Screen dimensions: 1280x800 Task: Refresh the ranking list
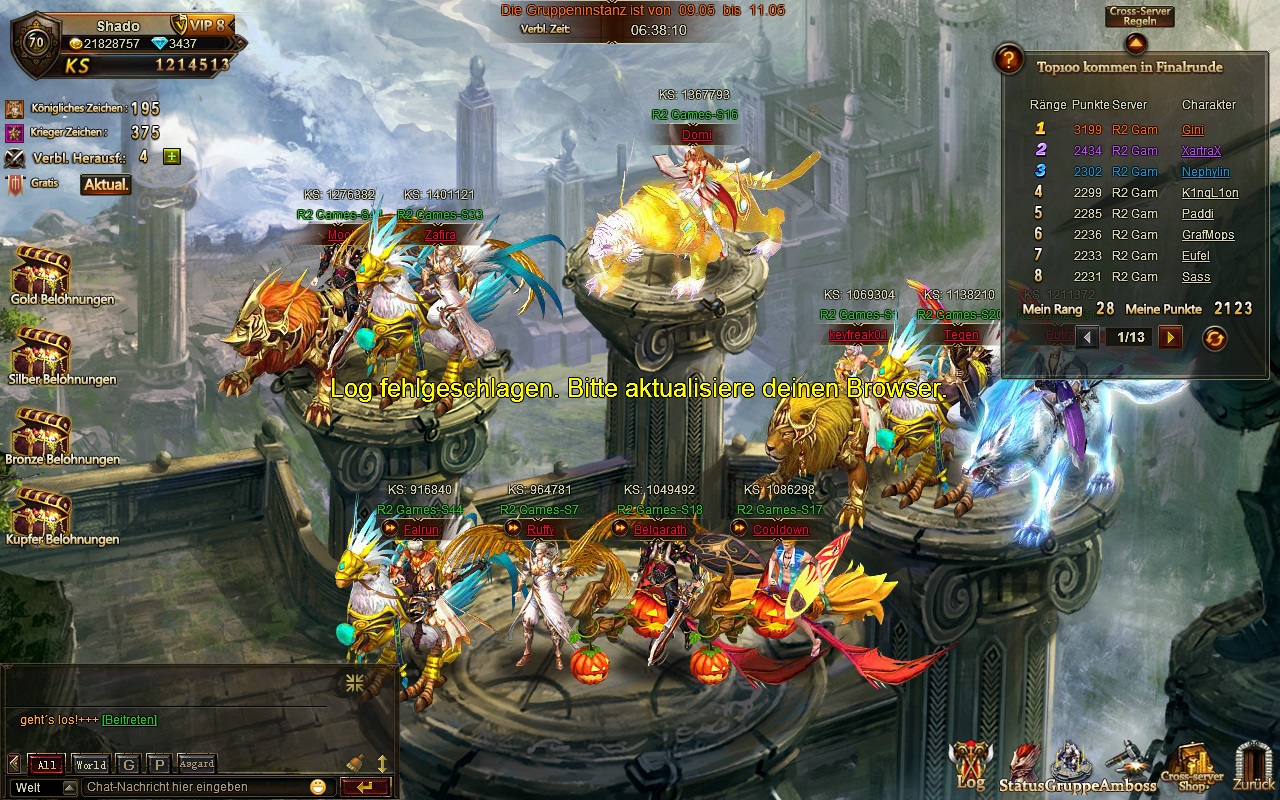[1214, 338]
